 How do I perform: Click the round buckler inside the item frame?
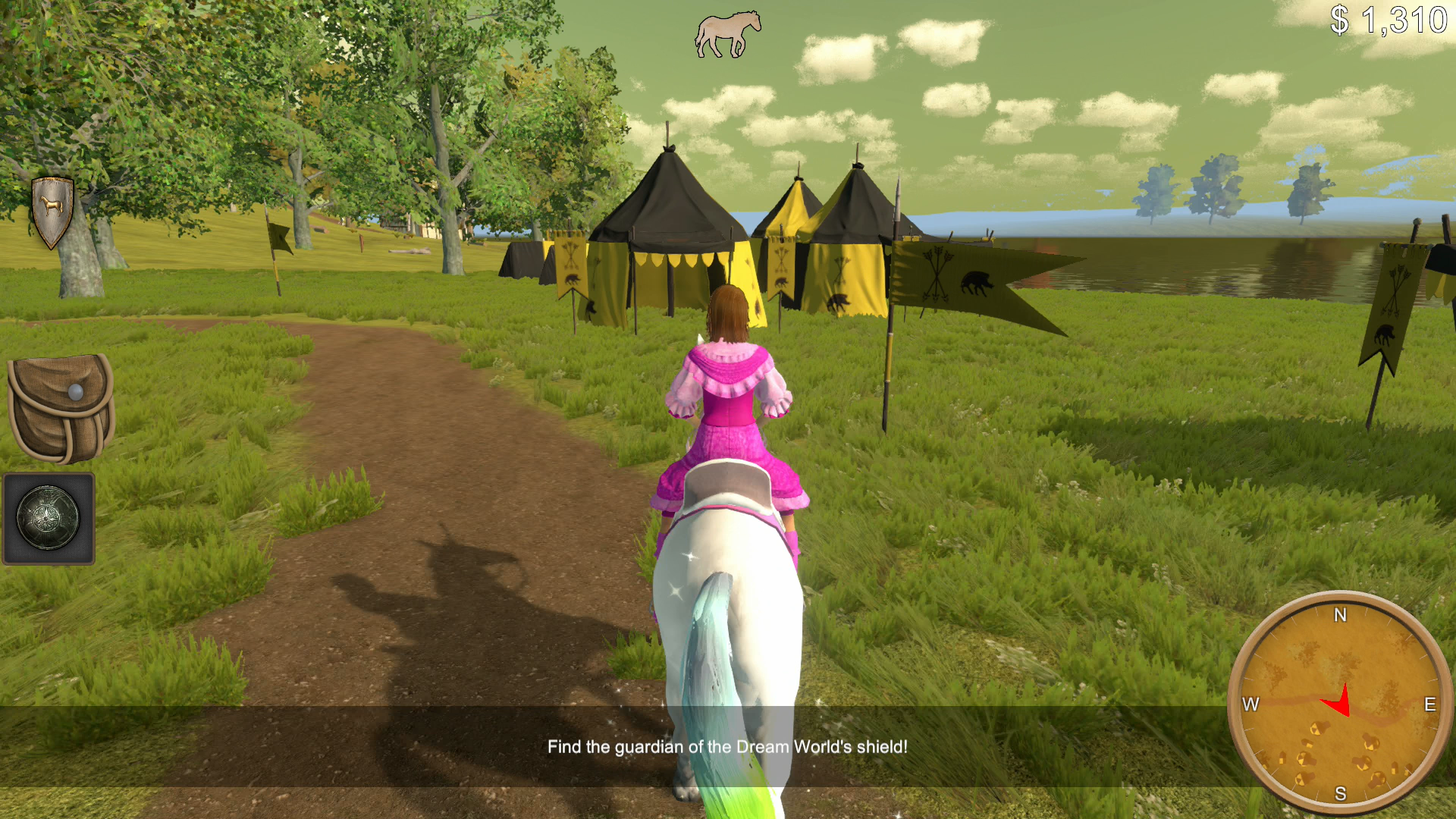[47, 518]
